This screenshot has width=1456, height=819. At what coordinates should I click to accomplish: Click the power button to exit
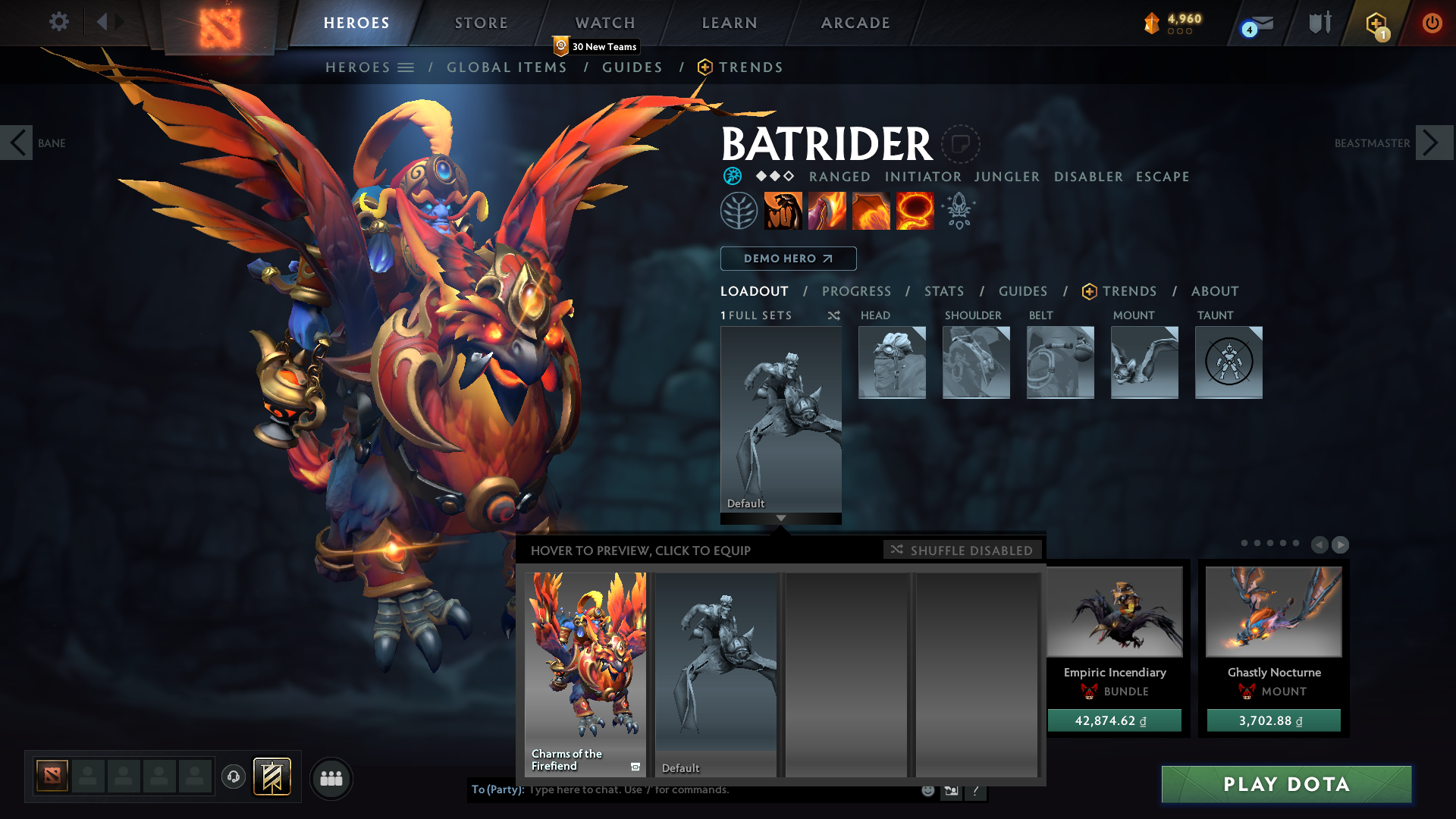click(1432, 23)
